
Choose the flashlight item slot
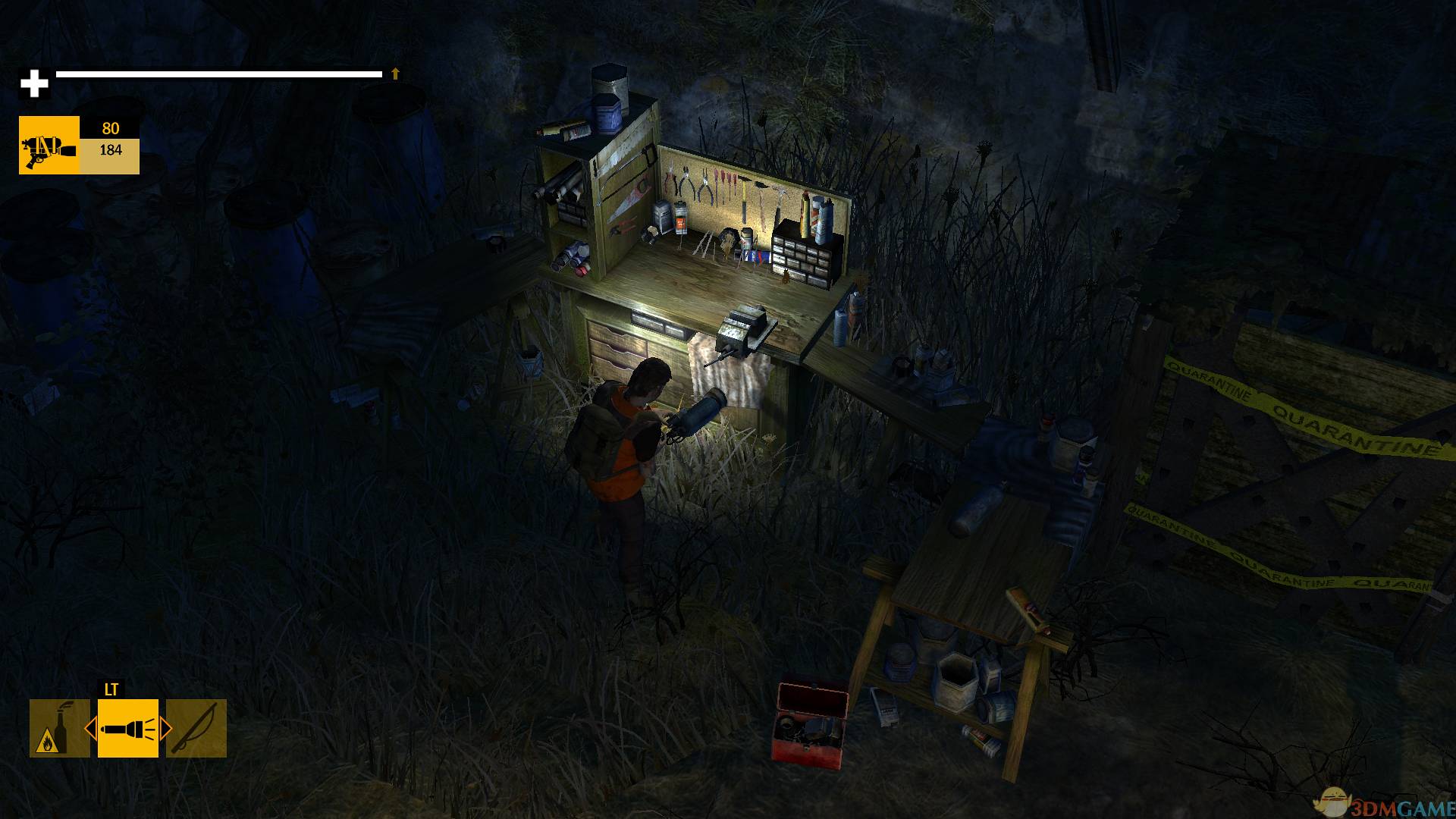[127, 728]
